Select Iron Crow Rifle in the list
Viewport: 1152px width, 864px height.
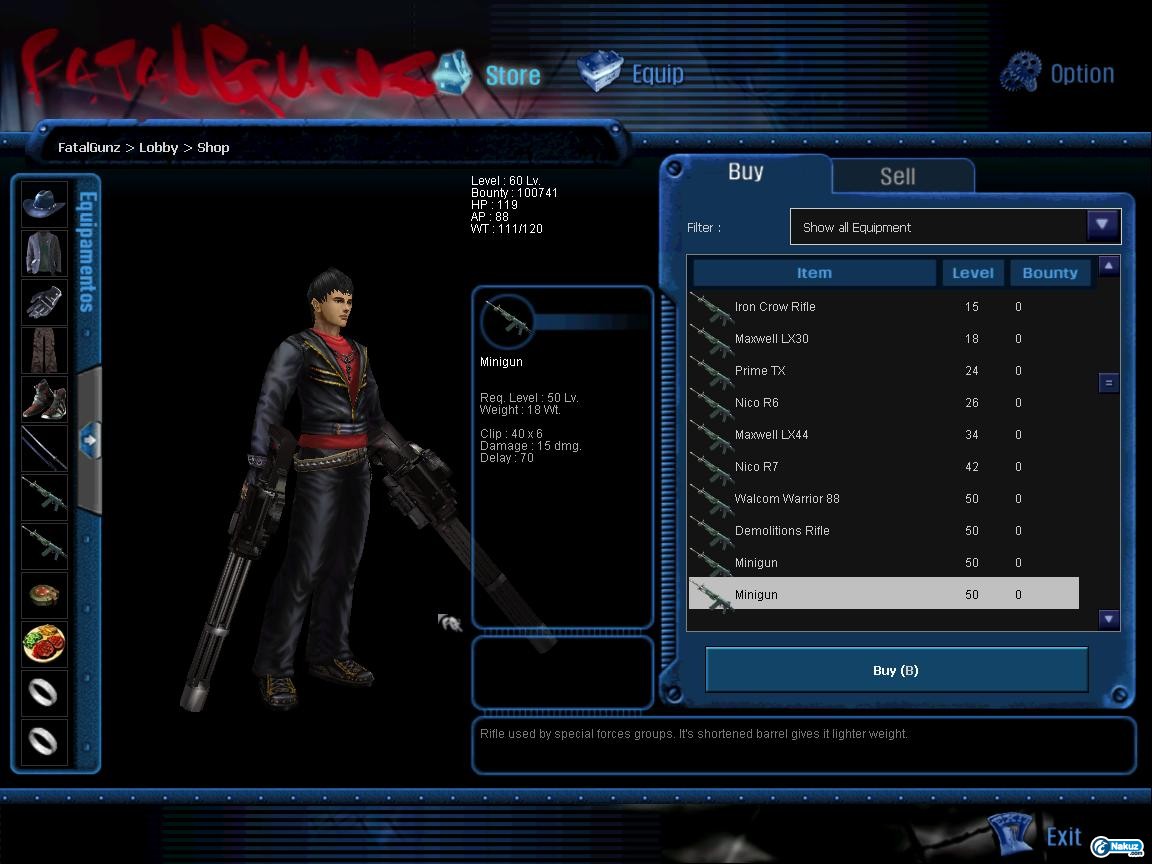775,307
